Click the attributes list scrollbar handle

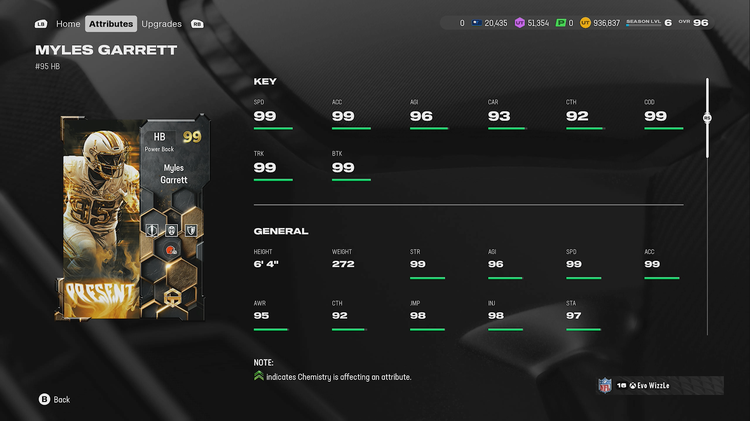[707, 118]
